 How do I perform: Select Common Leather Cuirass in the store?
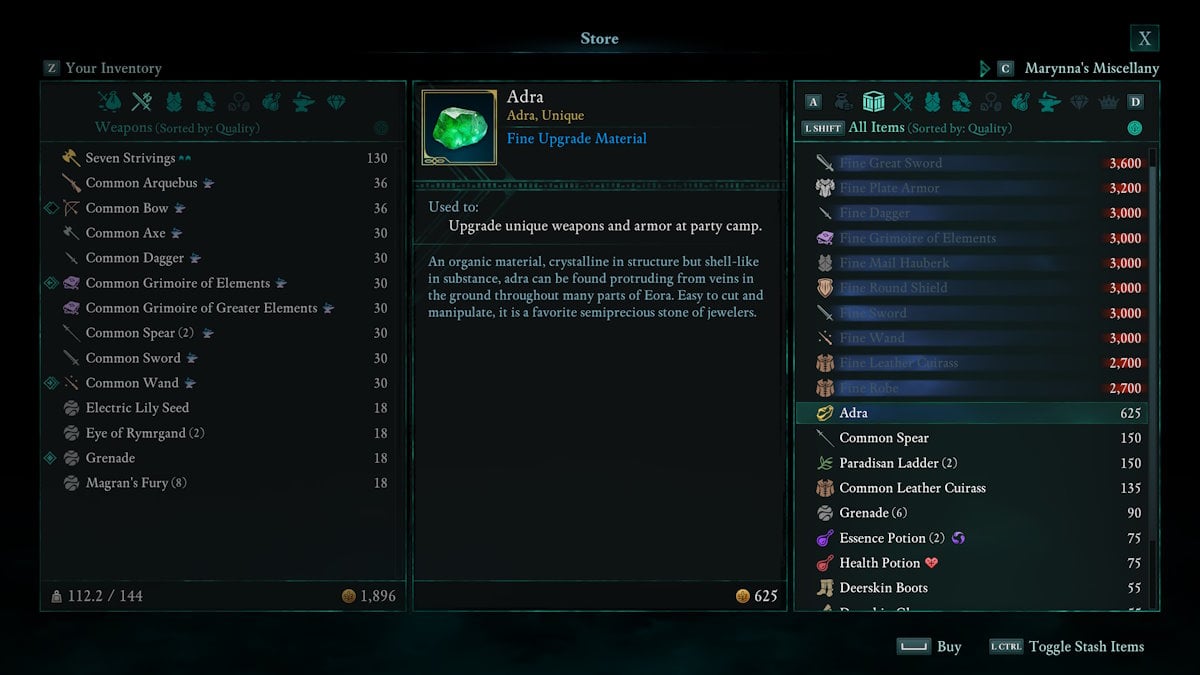click(912, 488)
